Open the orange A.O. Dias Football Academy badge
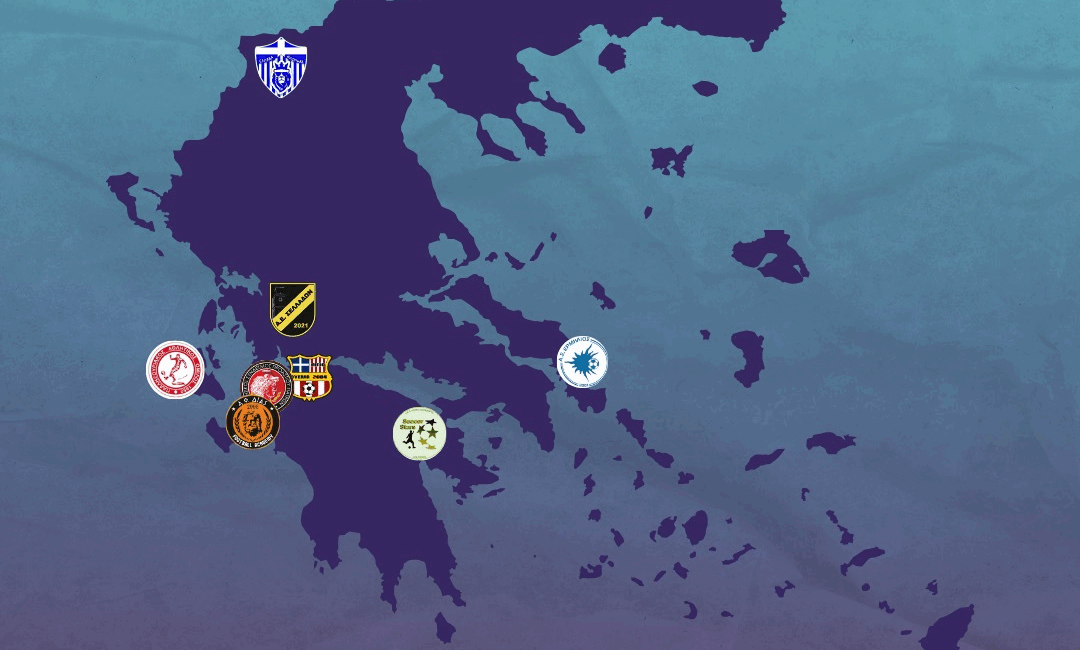This screenshot has height=650, width=1080. click(x=253, y=422)
